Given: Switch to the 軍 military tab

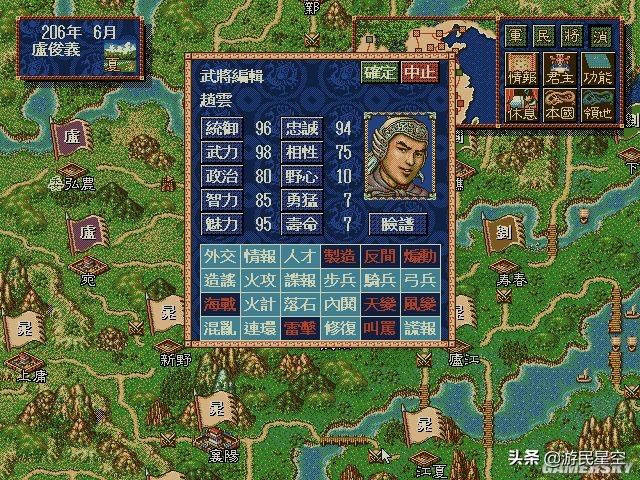Looking at the screenshot, I should tap(515, 33).
